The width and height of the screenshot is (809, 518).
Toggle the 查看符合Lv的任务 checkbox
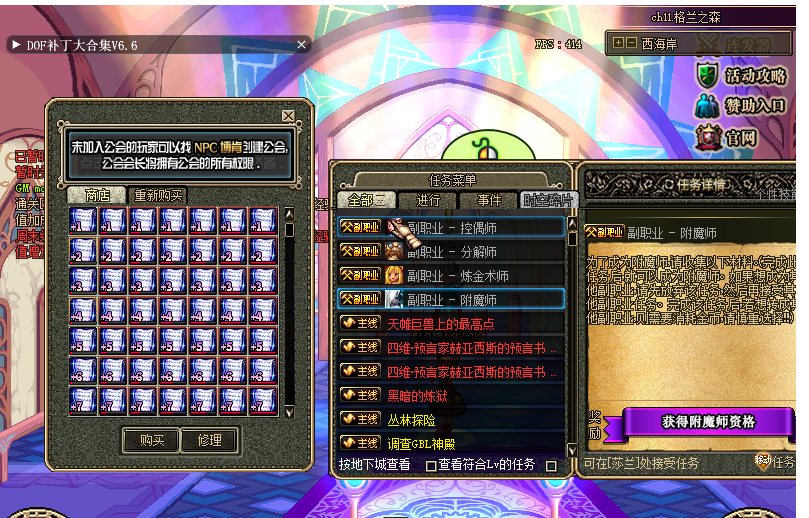tap(431, 466)
